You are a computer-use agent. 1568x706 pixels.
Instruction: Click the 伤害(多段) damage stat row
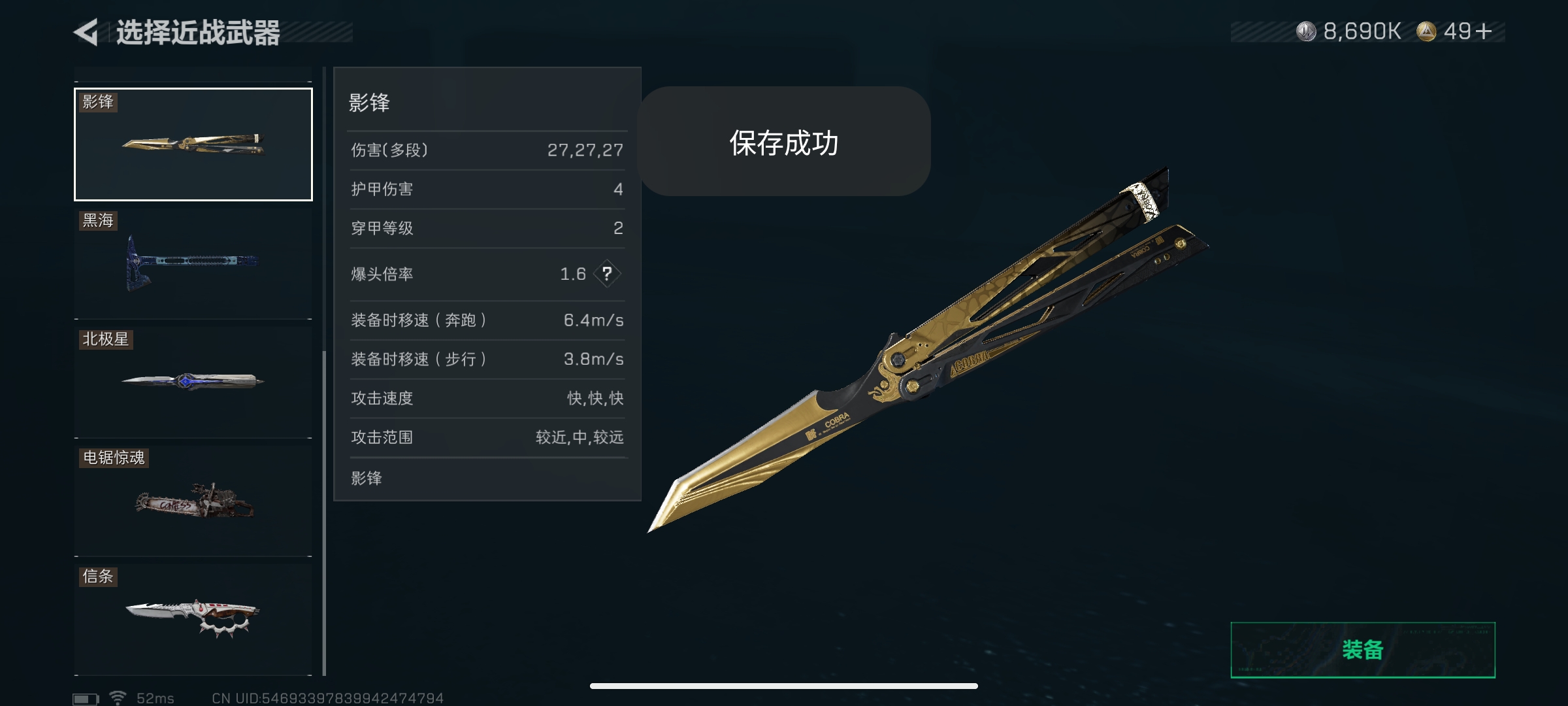(x=487, y=149)
